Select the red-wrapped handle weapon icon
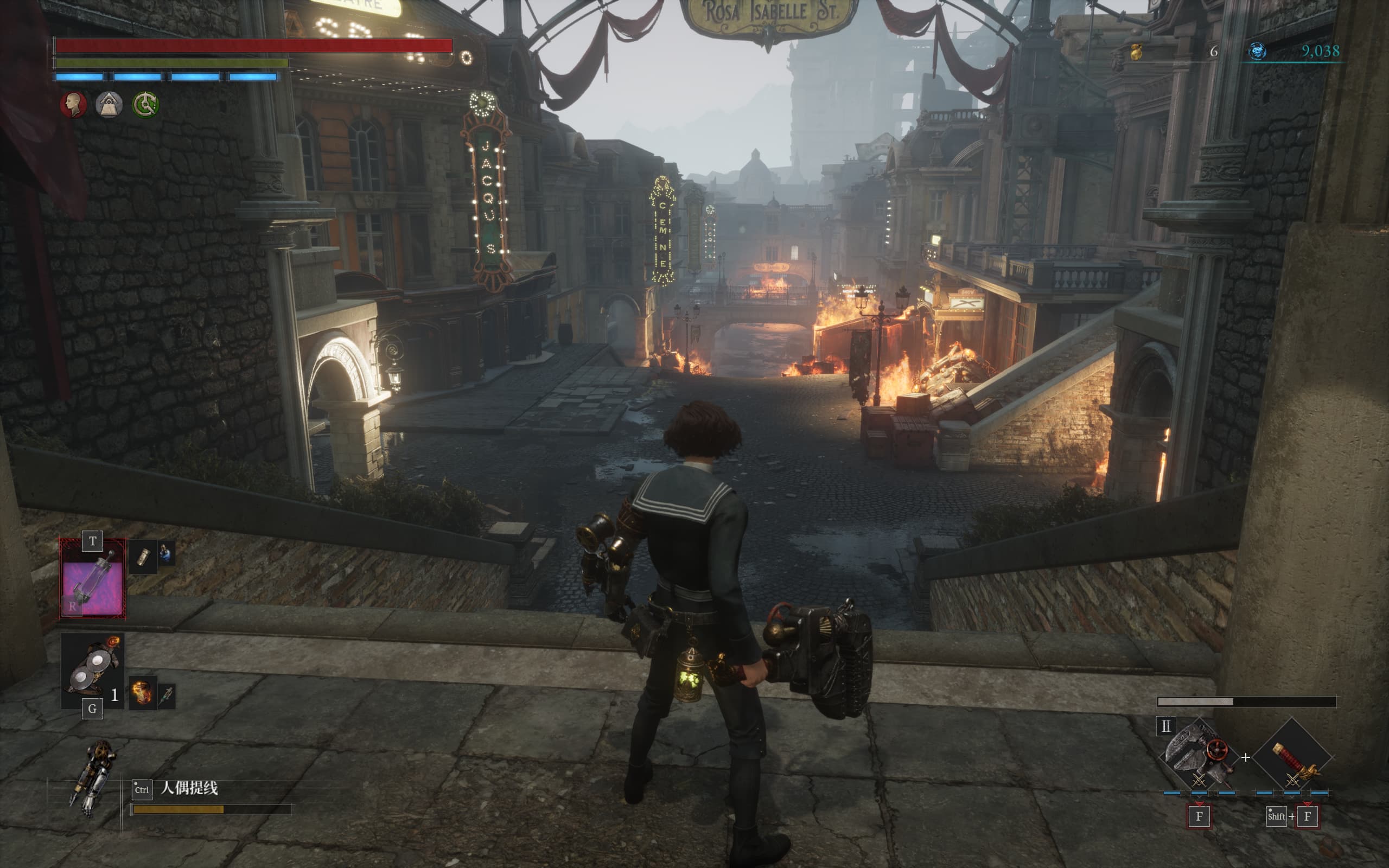Viewport: 1389px width, 868px height. [1291, 758]
